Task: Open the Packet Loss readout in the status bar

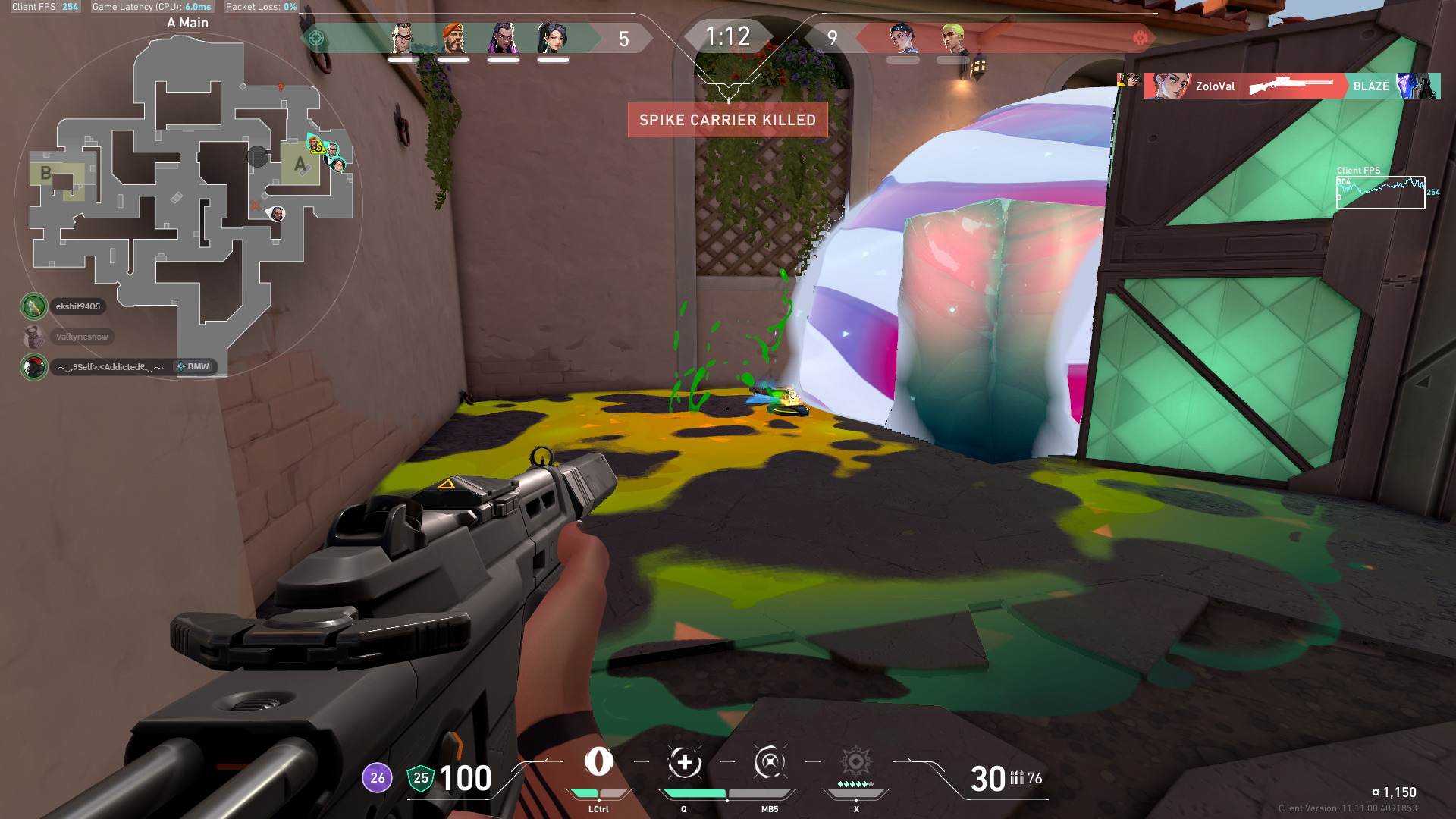Action: [262, 7]
